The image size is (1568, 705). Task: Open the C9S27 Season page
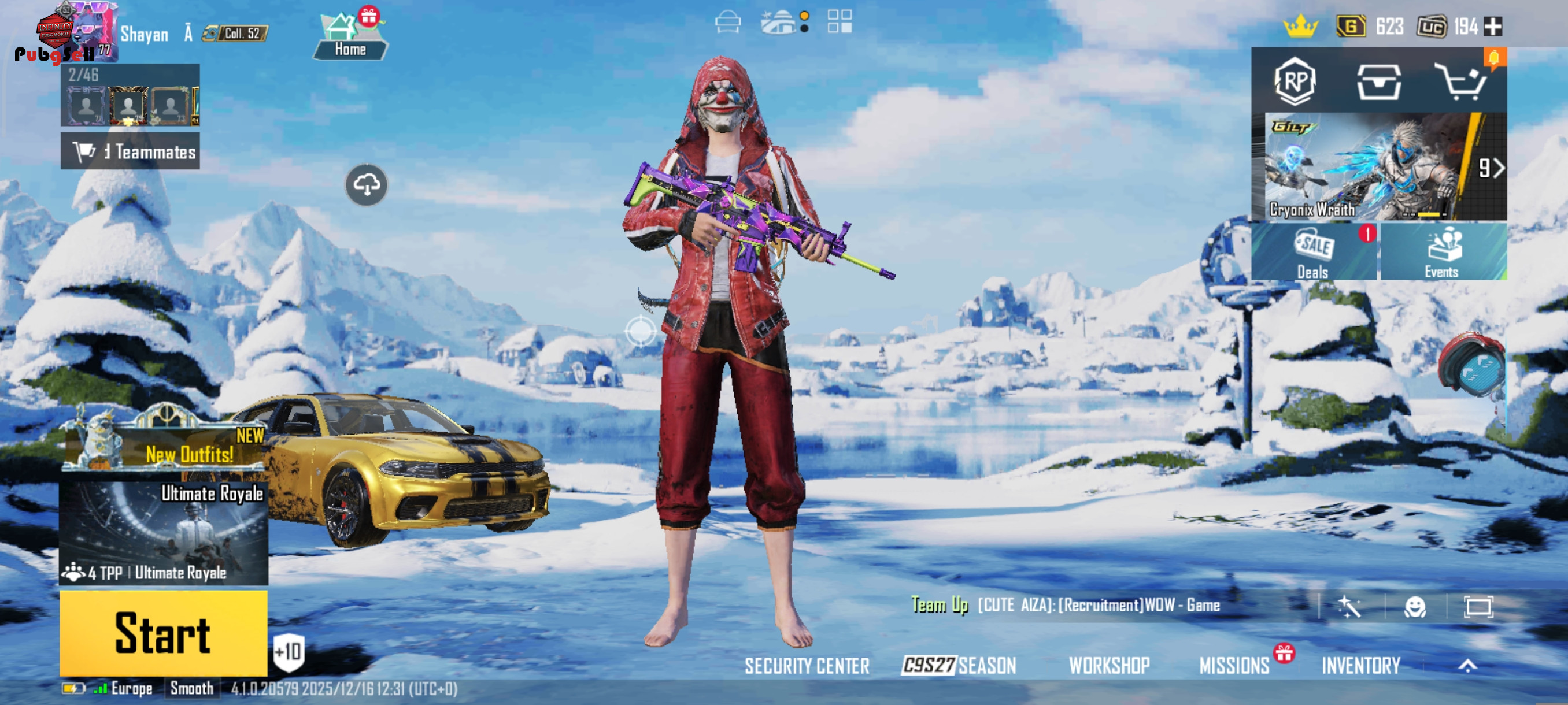[x=959, y=666]
